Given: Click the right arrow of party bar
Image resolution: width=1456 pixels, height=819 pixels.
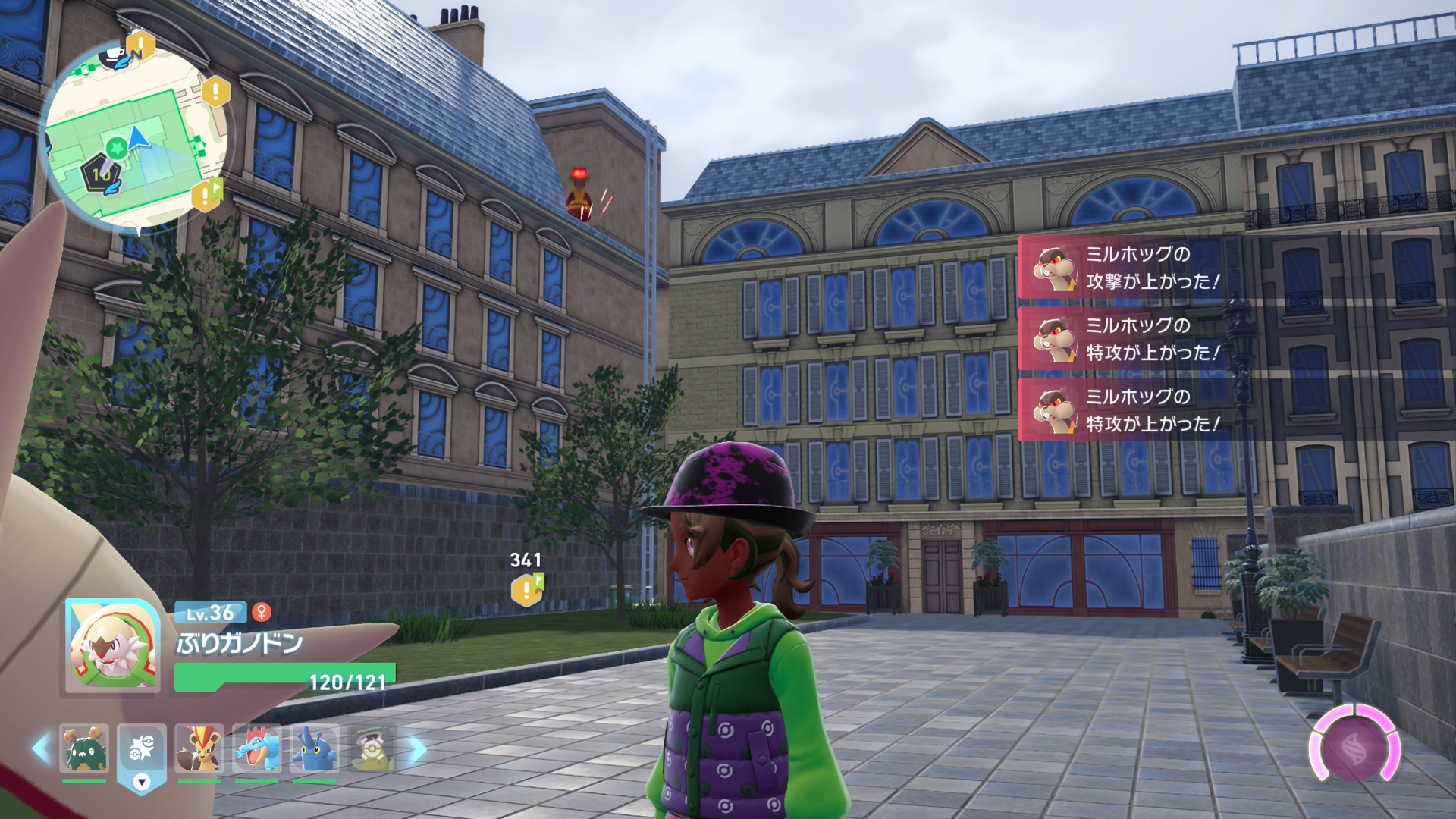Looking at the screenshot, I should [x=417, y=748].
